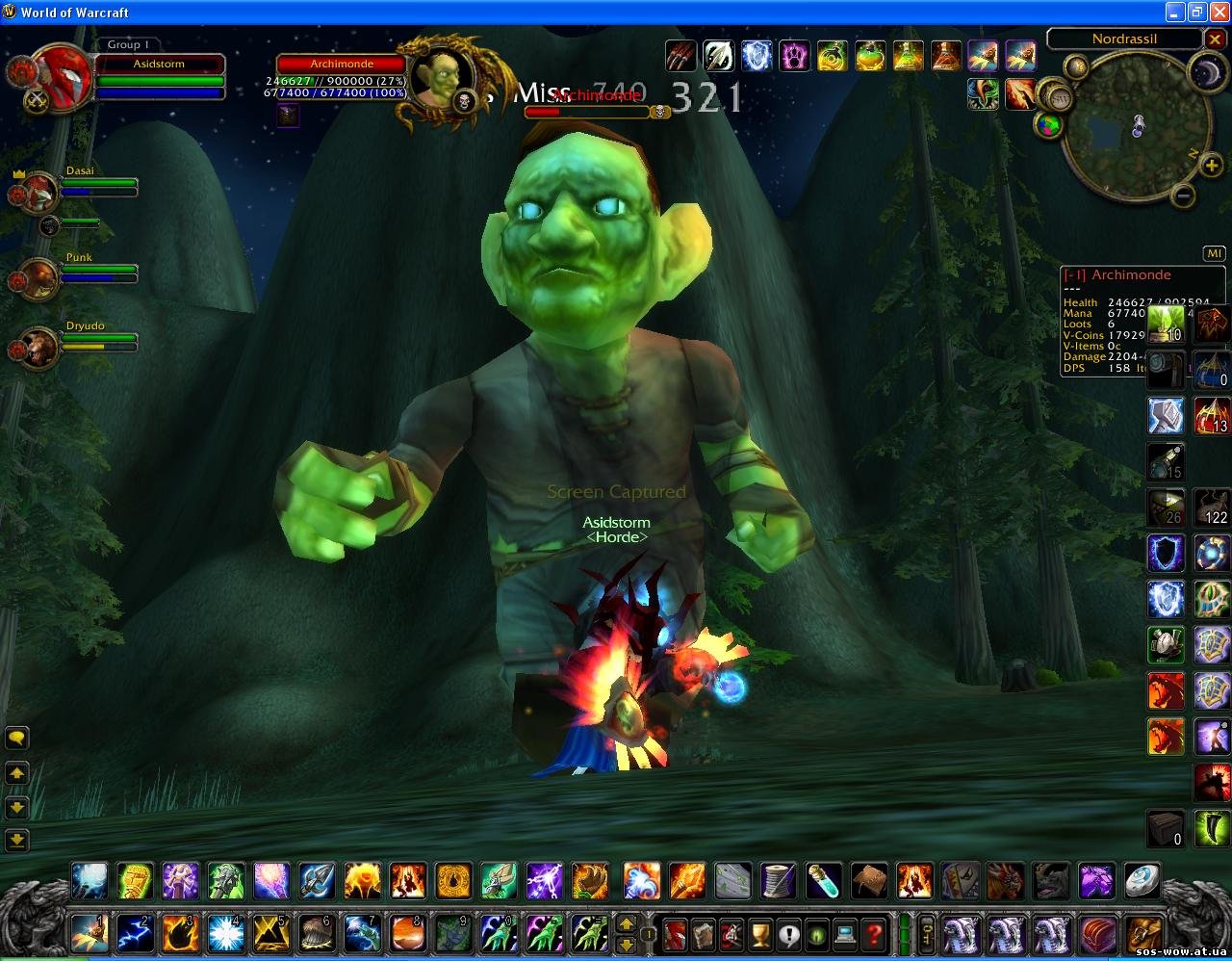Zoom out the minimap with minus button
This screenshot has height=961, width=1232.
tap(1183, 196)
